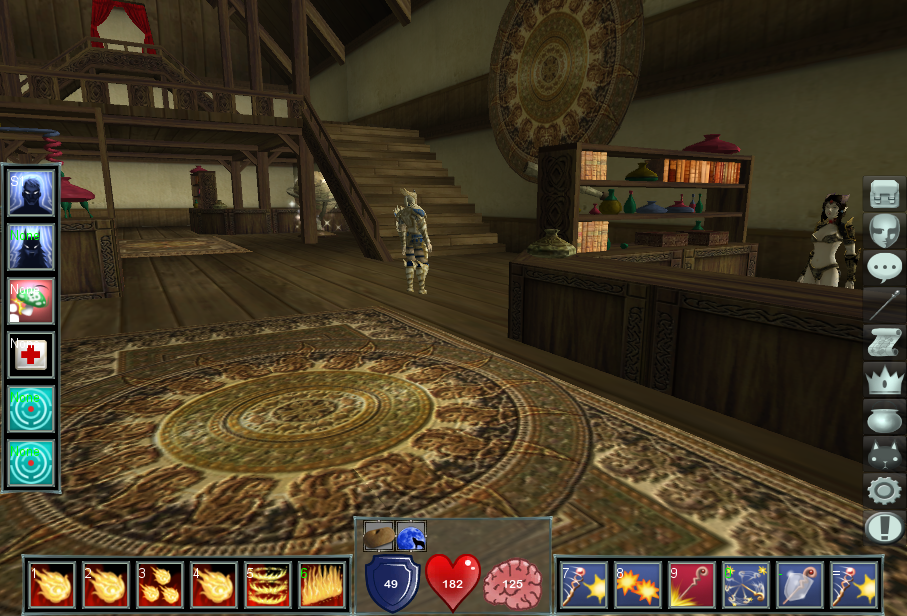907x616 pixels.
Task: Use the red cross first aid slot
Action: tap(31, 355)
